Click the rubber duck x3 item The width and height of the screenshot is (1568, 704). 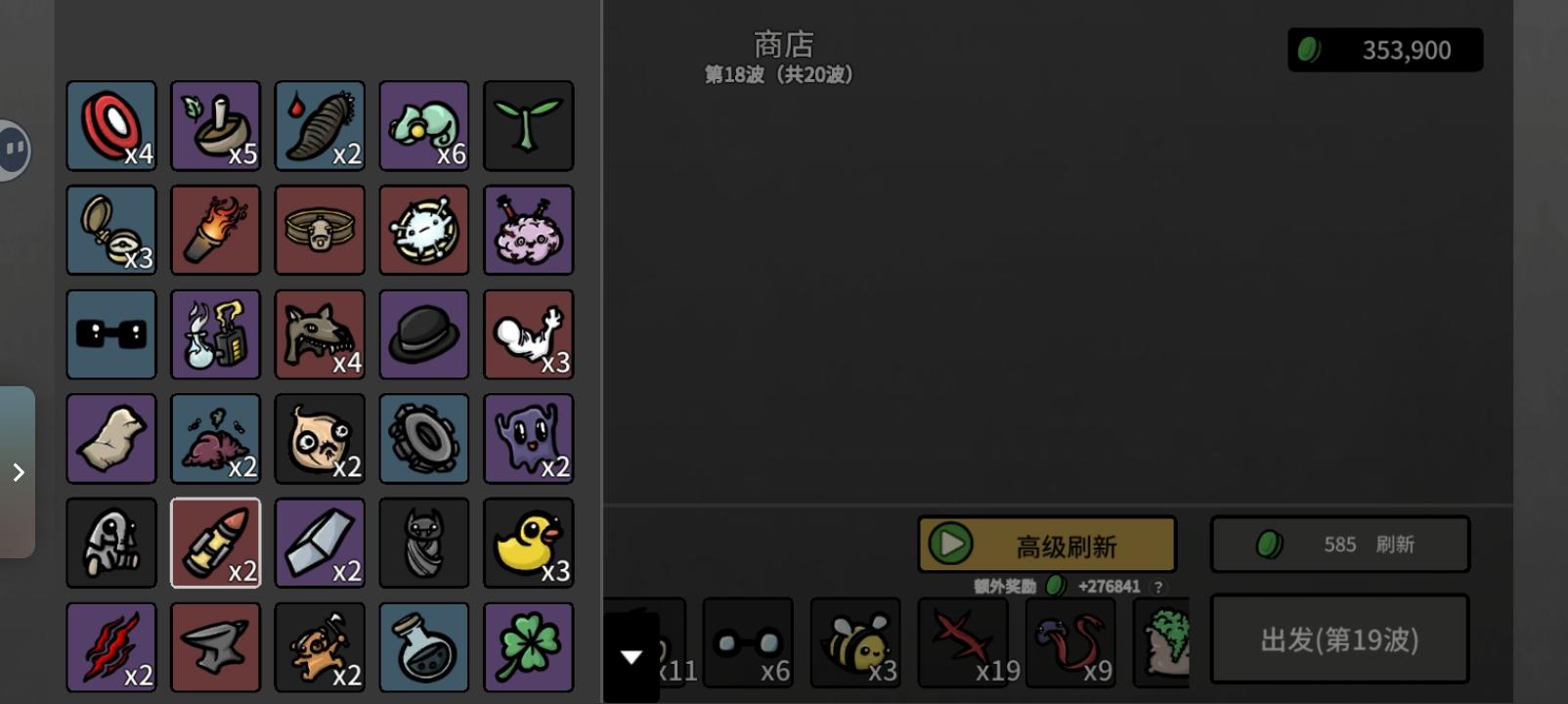[528, 543]
